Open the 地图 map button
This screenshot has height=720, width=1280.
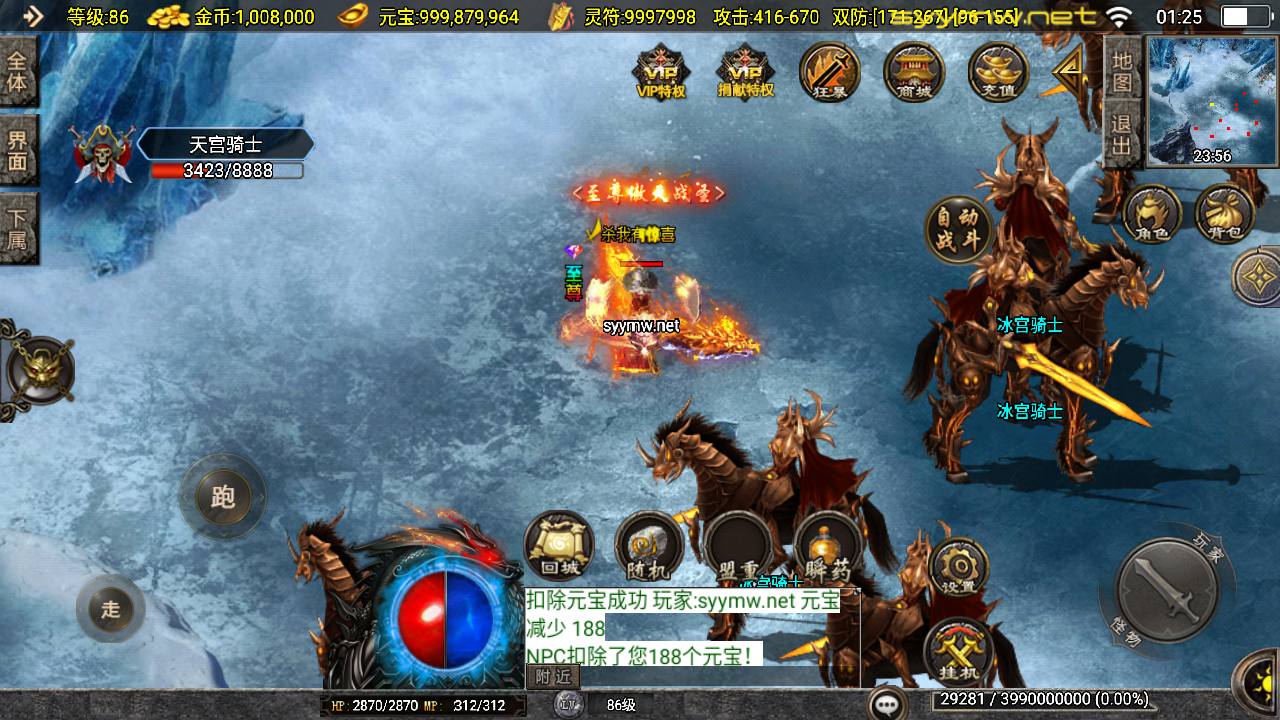click(x=1122, y=72)
